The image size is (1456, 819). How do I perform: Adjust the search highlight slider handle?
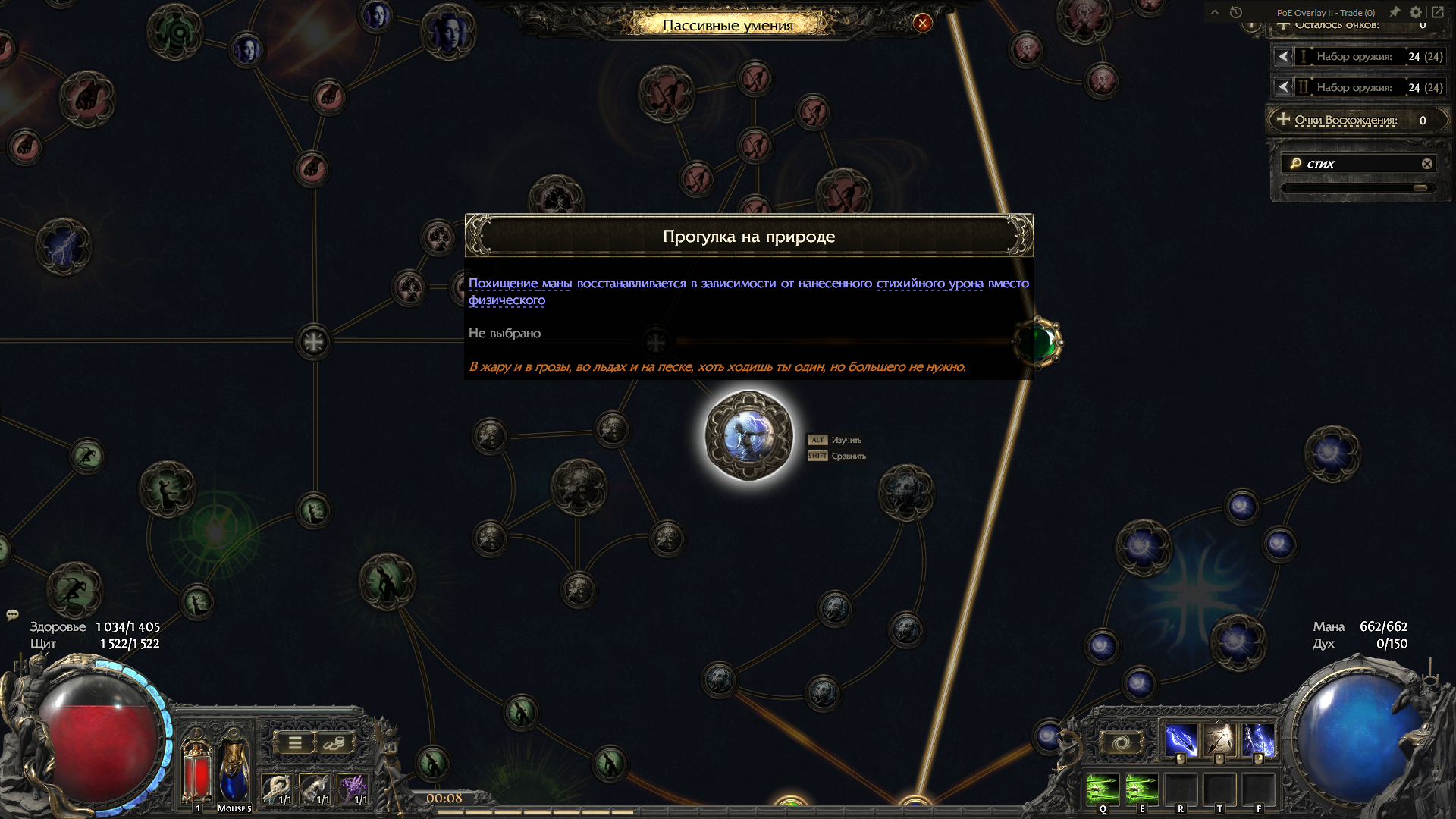coord(1420,187)
